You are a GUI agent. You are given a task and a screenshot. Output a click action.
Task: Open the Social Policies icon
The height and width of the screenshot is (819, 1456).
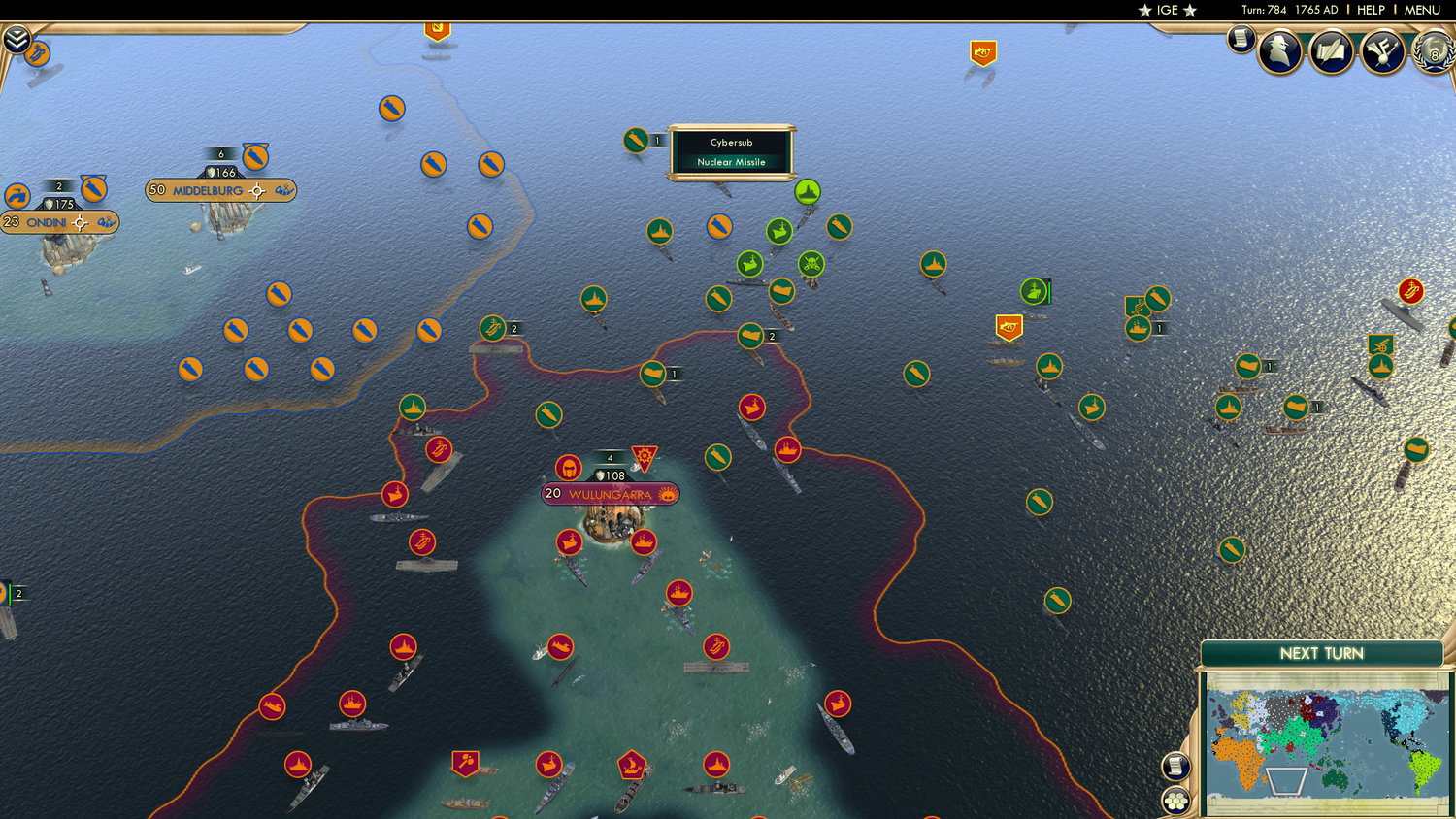(1383, 50)
